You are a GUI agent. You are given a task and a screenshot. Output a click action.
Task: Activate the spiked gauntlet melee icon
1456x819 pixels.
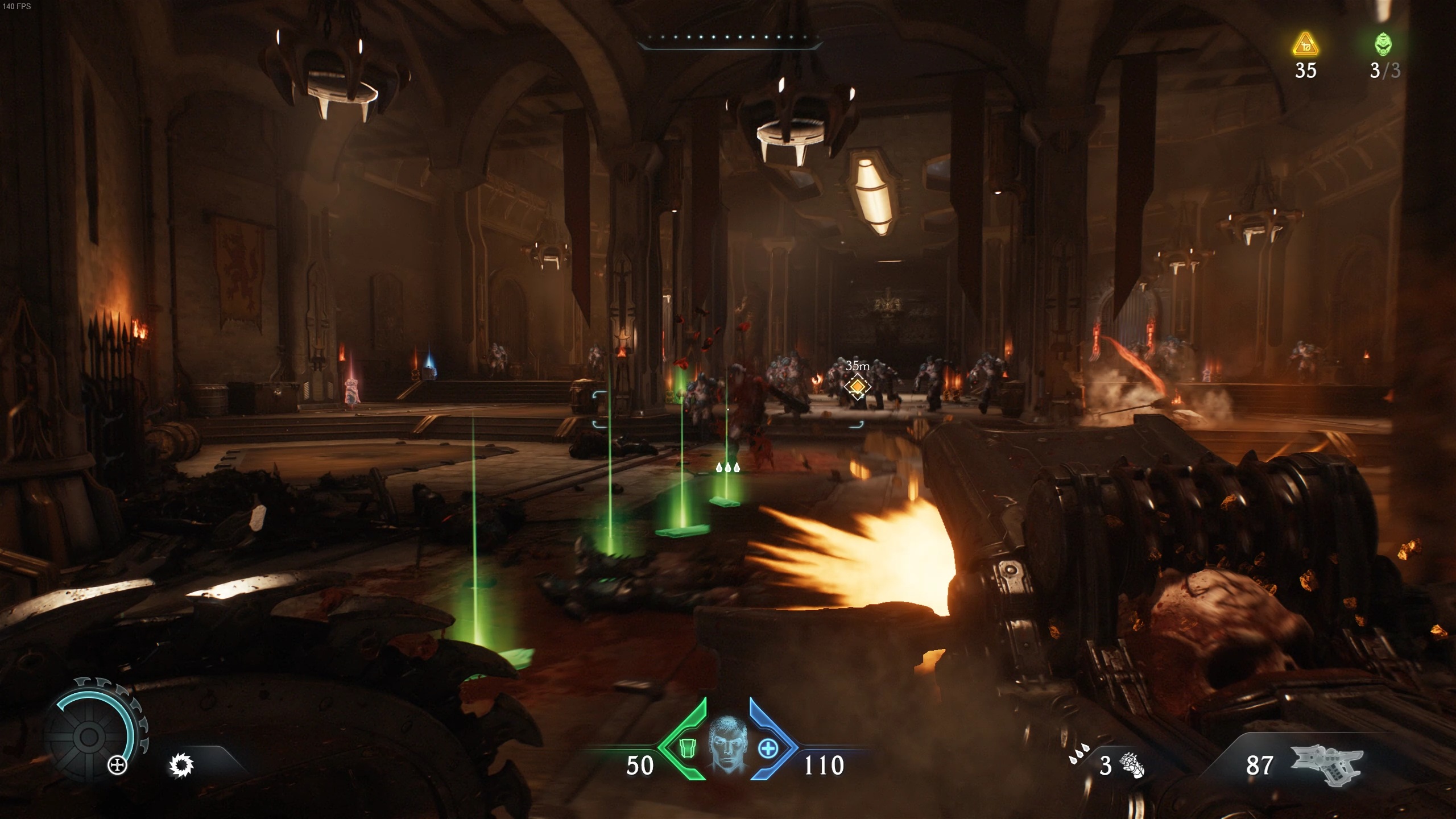tap(1132, 766)
